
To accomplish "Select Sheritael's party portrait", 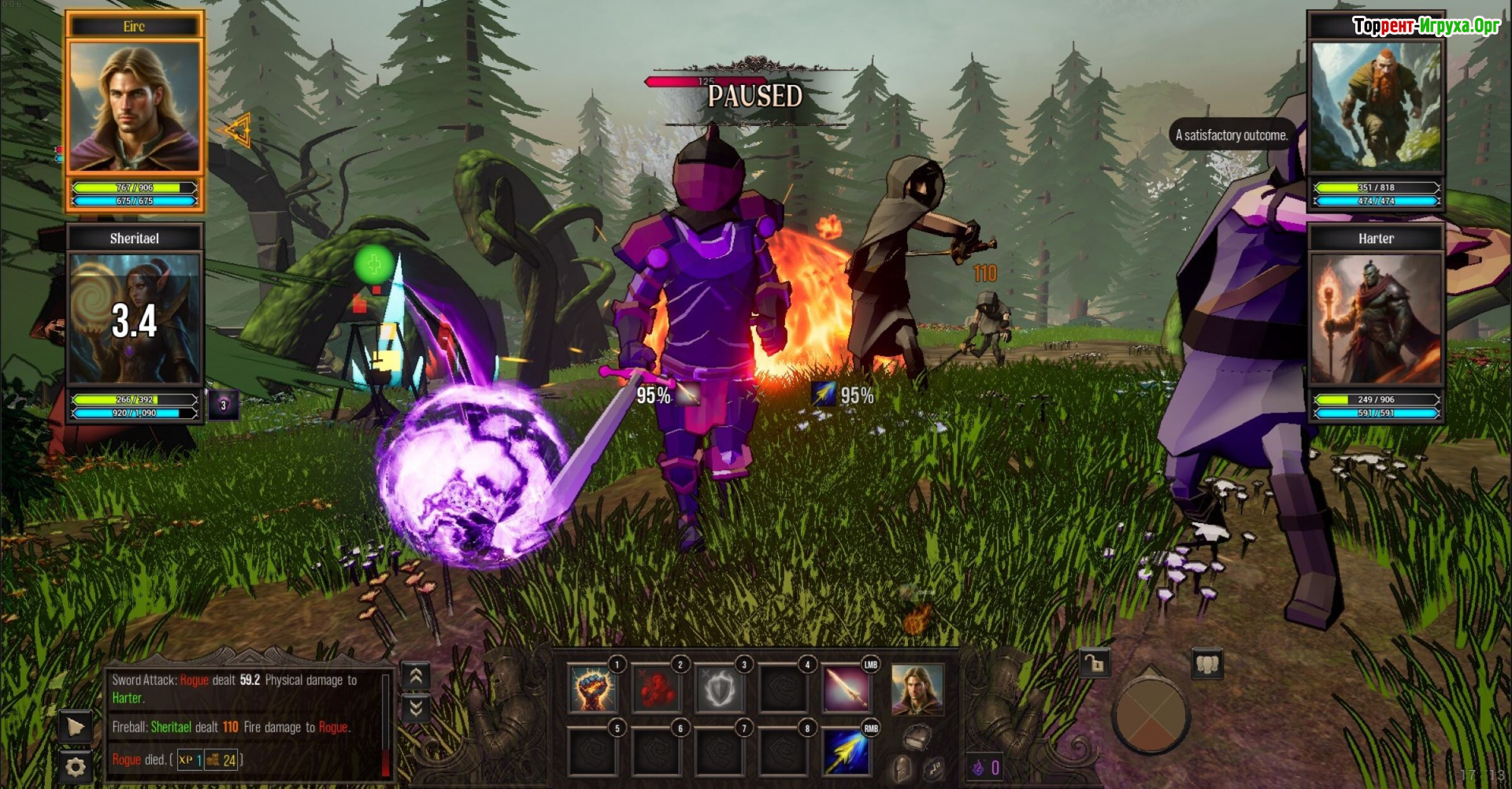I will pos(135,317).
